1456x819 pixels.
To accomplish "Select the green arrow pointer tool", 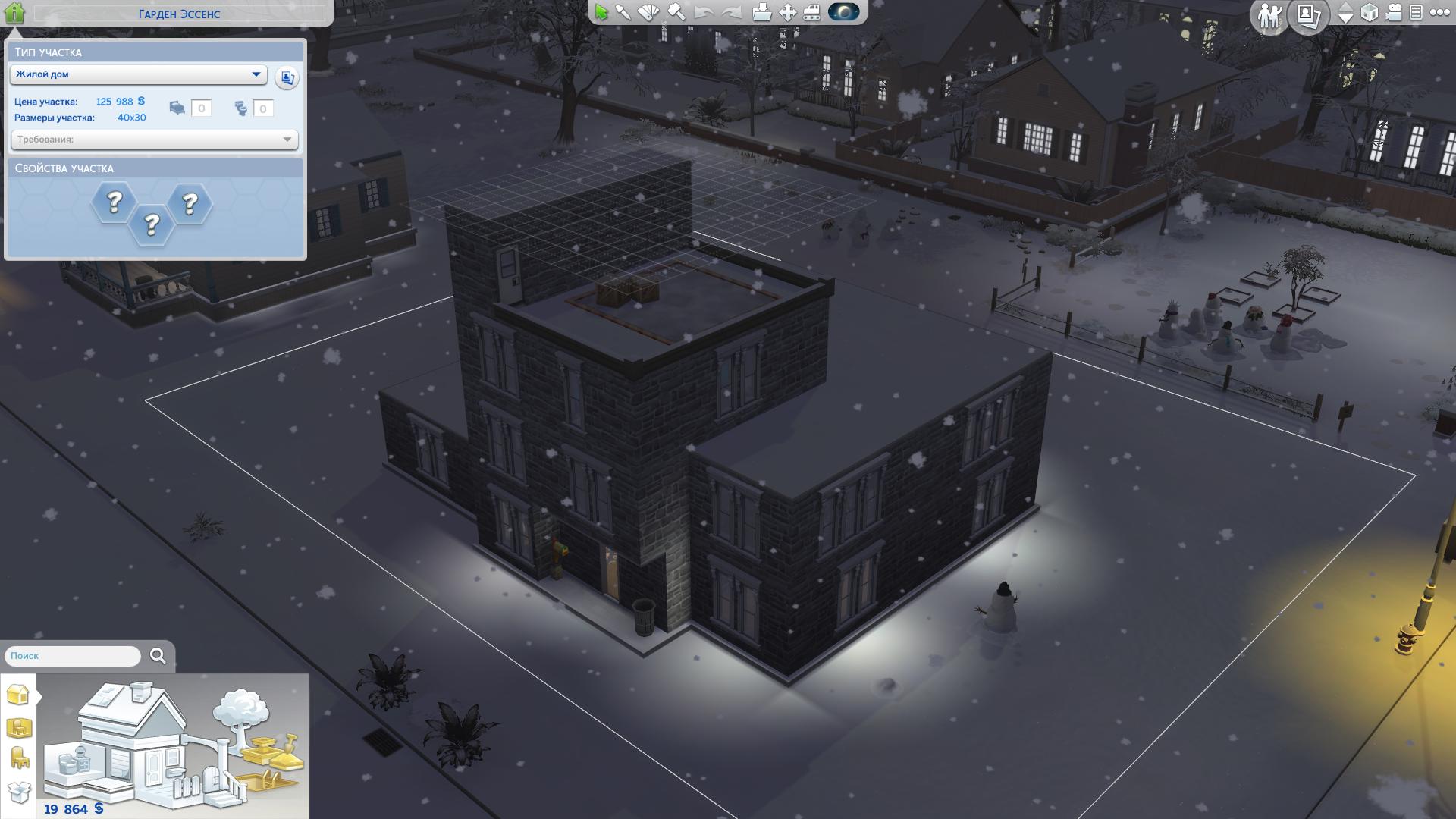I will pyautogui.click(x=602, y=13).
